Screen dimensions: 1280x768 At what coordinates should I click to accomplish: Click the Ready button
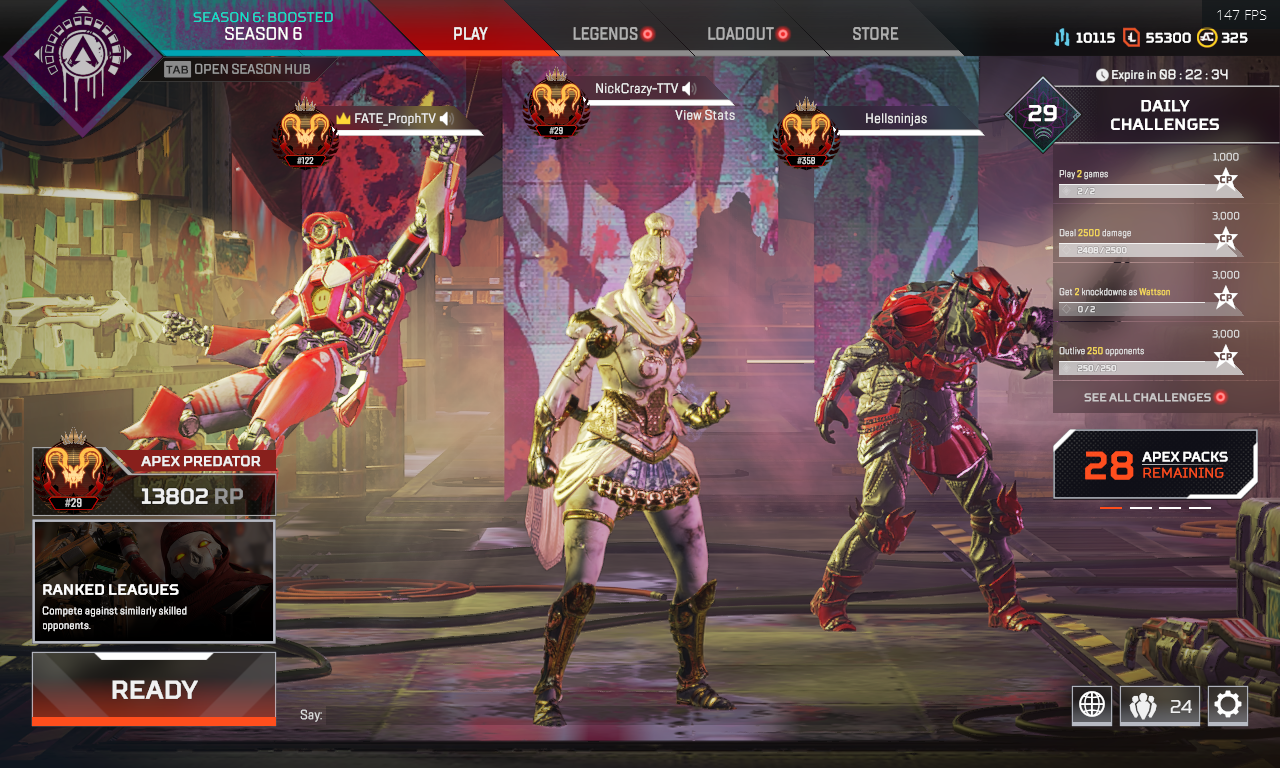point(154,689)
